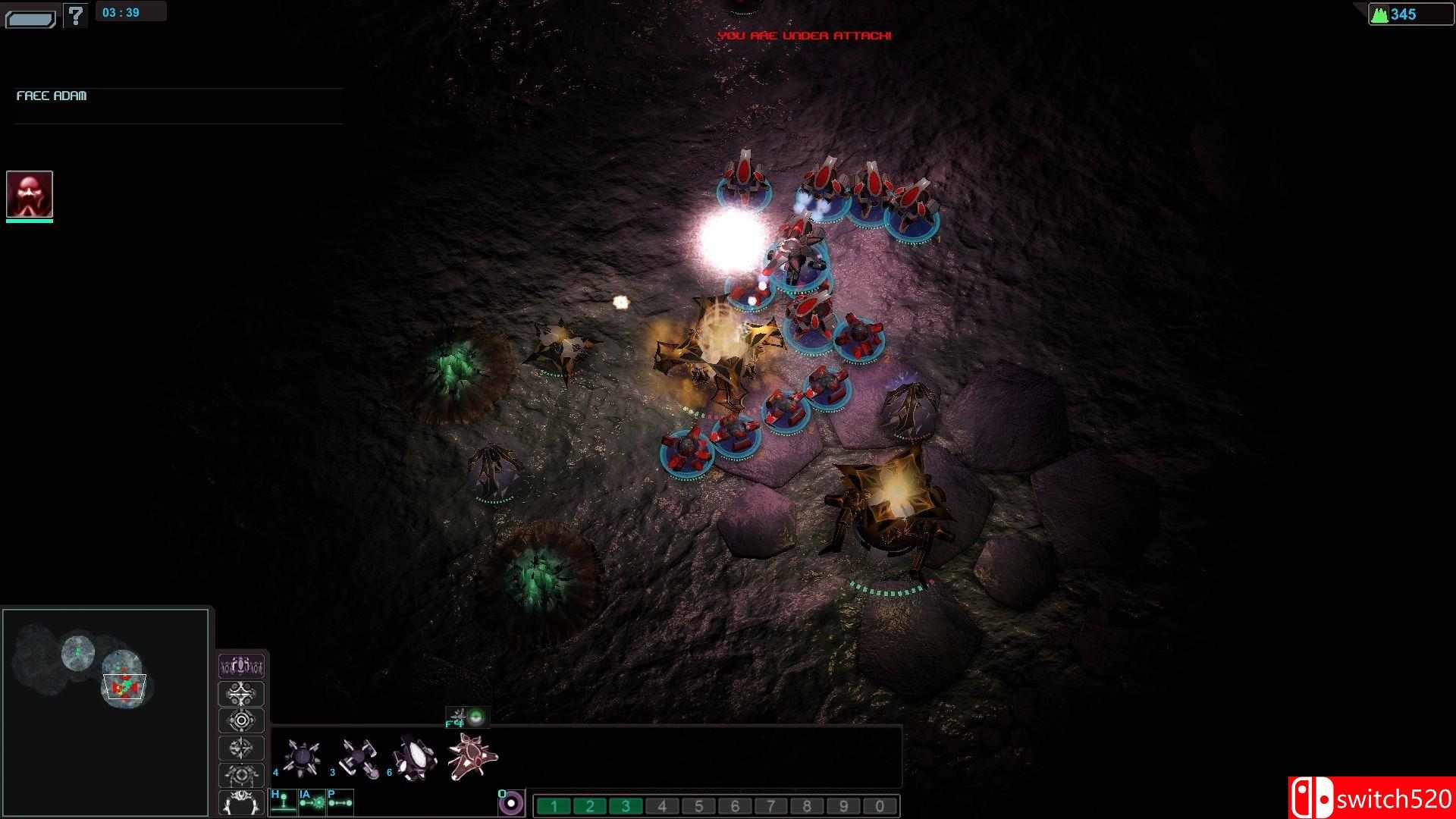Screen dimensions: 1456x819
Task: Select the clawed unit group of 3
Action: [358, 757]
